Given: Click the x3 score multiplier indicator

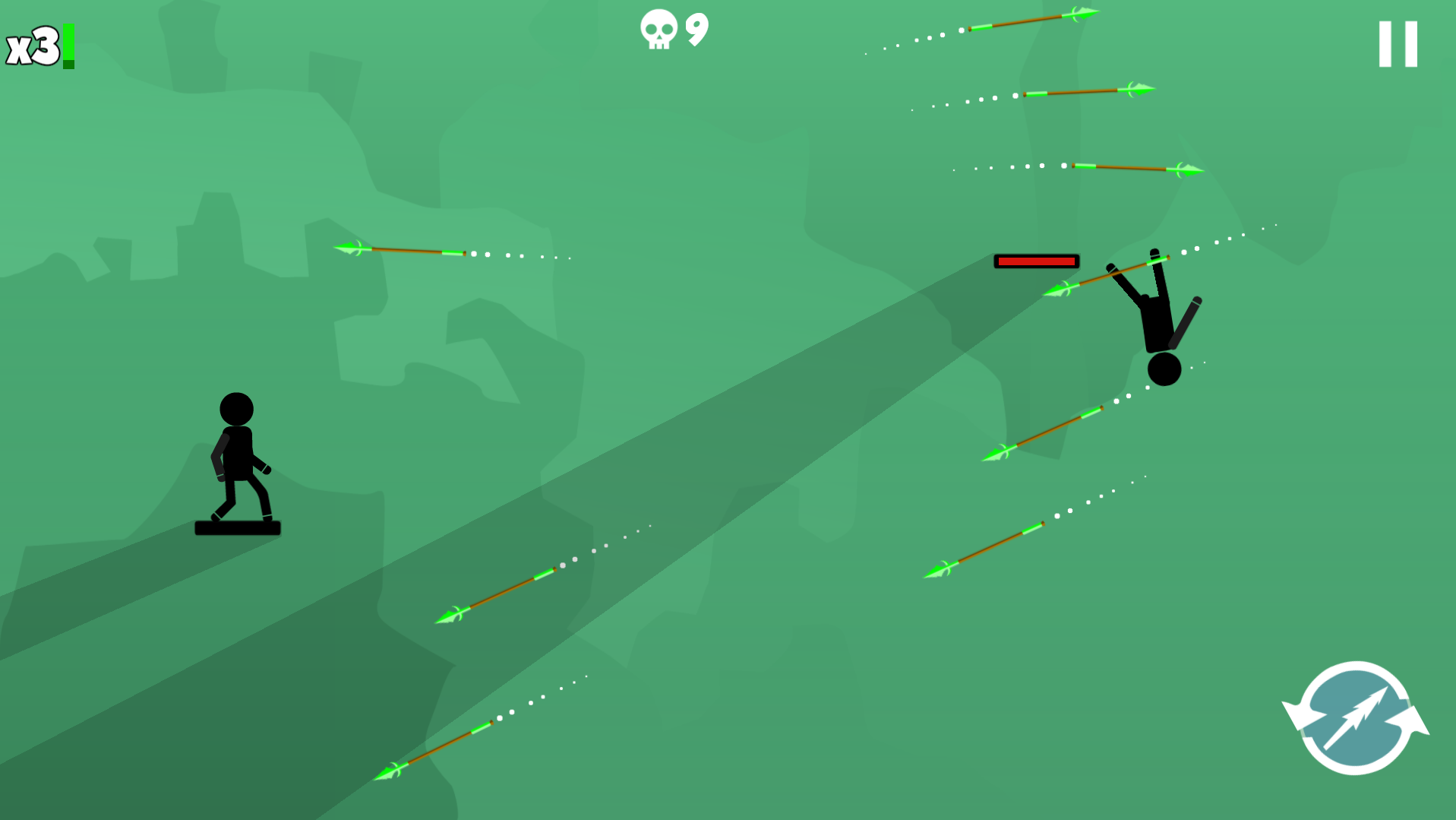Looking at the screenshot, I should coord(32,46).
